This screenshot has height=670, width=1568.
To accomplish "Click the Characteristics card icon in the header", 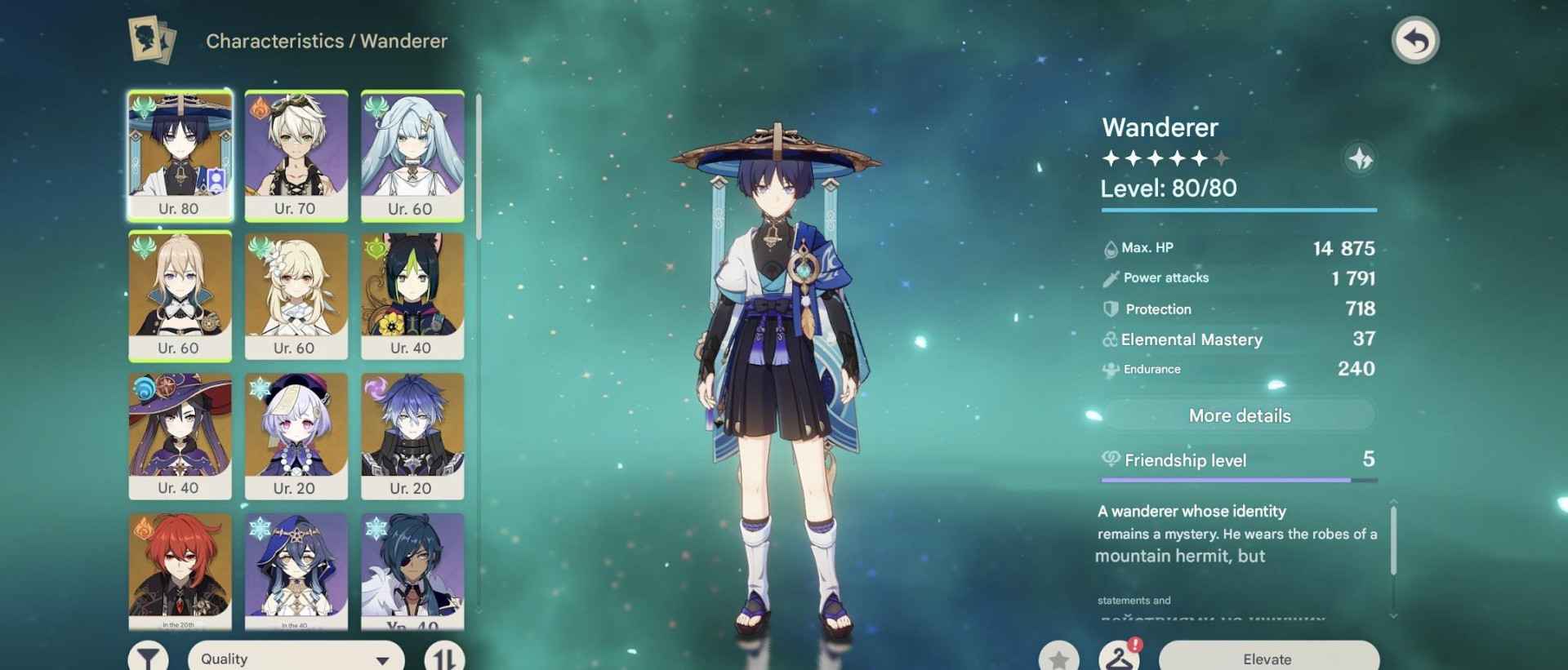I will pyautogui.click(x=151, y=40).
